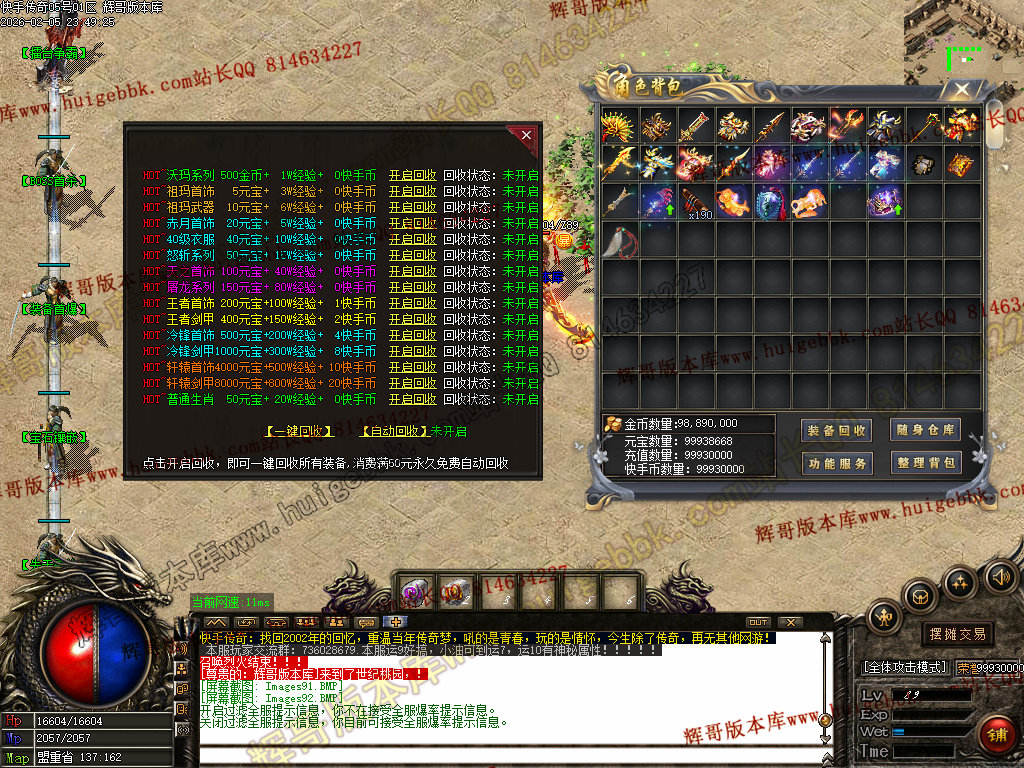Toggle the 自动回收 auto recycle option
The image size is (1024, 768).
click(394, 431)
